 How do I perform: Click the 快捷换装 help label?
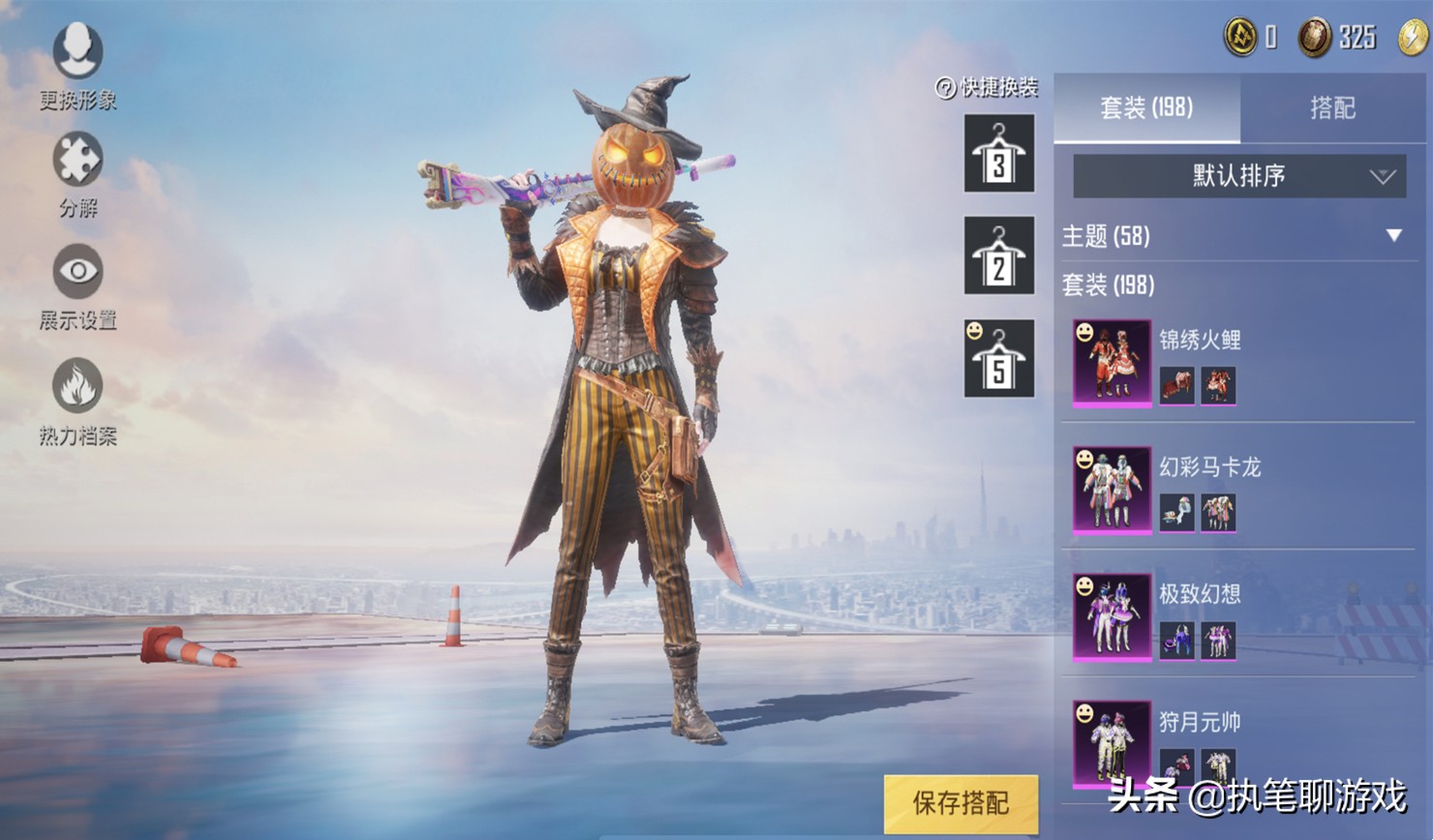[x=988, y=88]
